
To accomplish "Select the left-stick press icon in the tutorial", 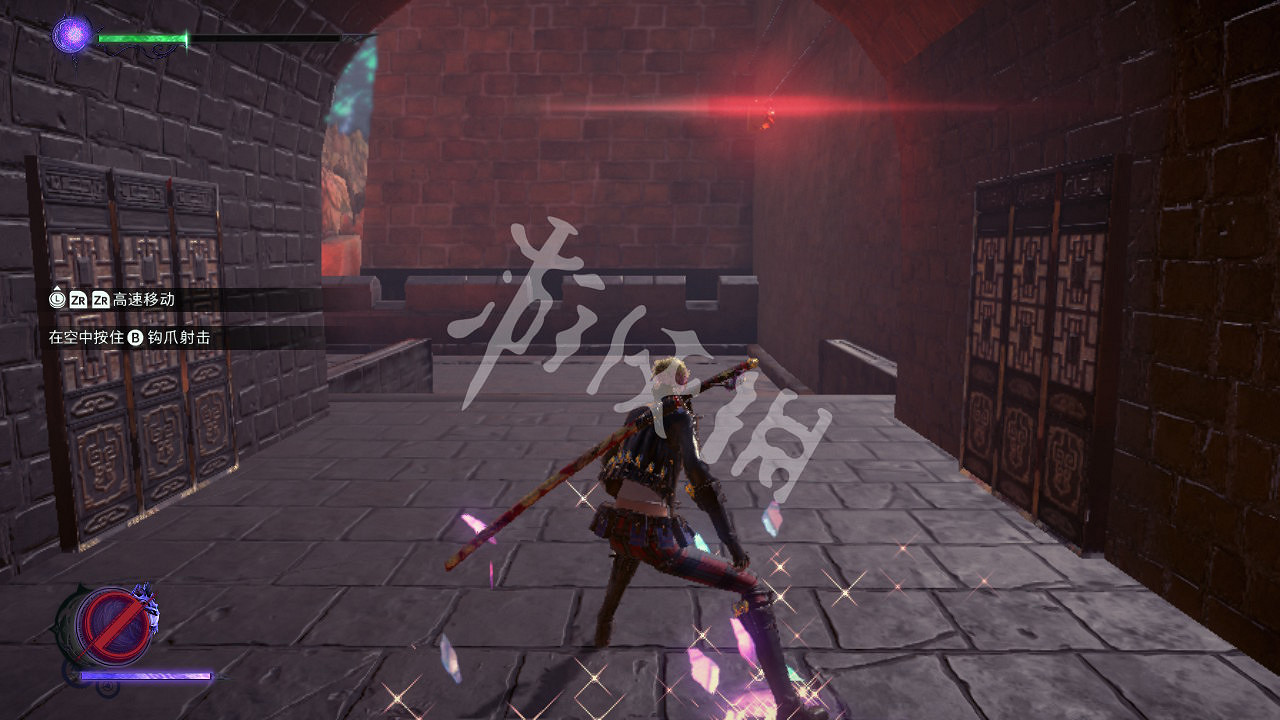I will 57,299.
